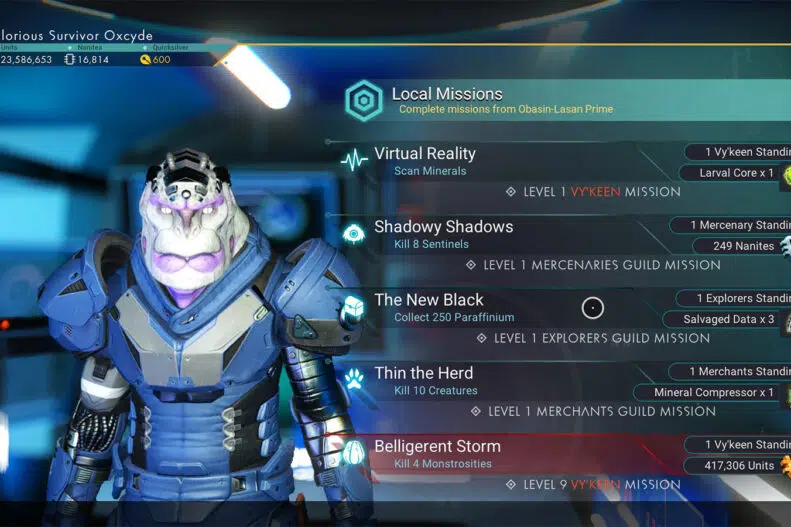The image size is (791, 527).
Task: Click the Local Missions hexagon icon
Action: (363, 101)
